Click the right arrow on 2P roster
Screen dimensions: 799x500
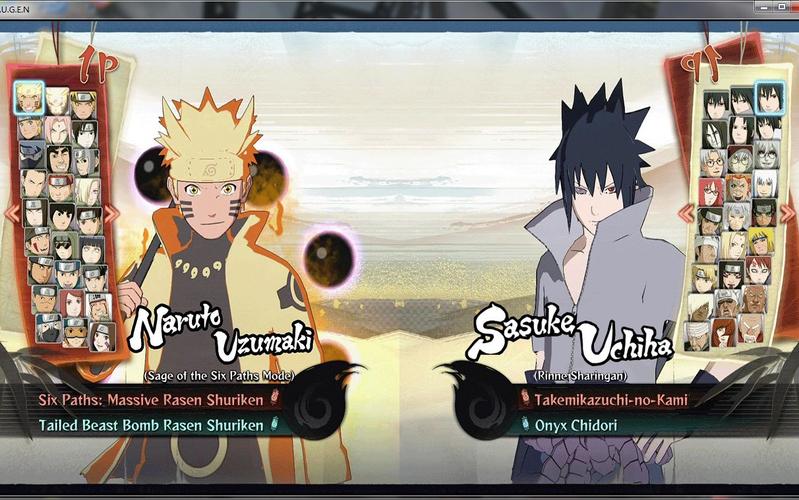click(789, 213)
